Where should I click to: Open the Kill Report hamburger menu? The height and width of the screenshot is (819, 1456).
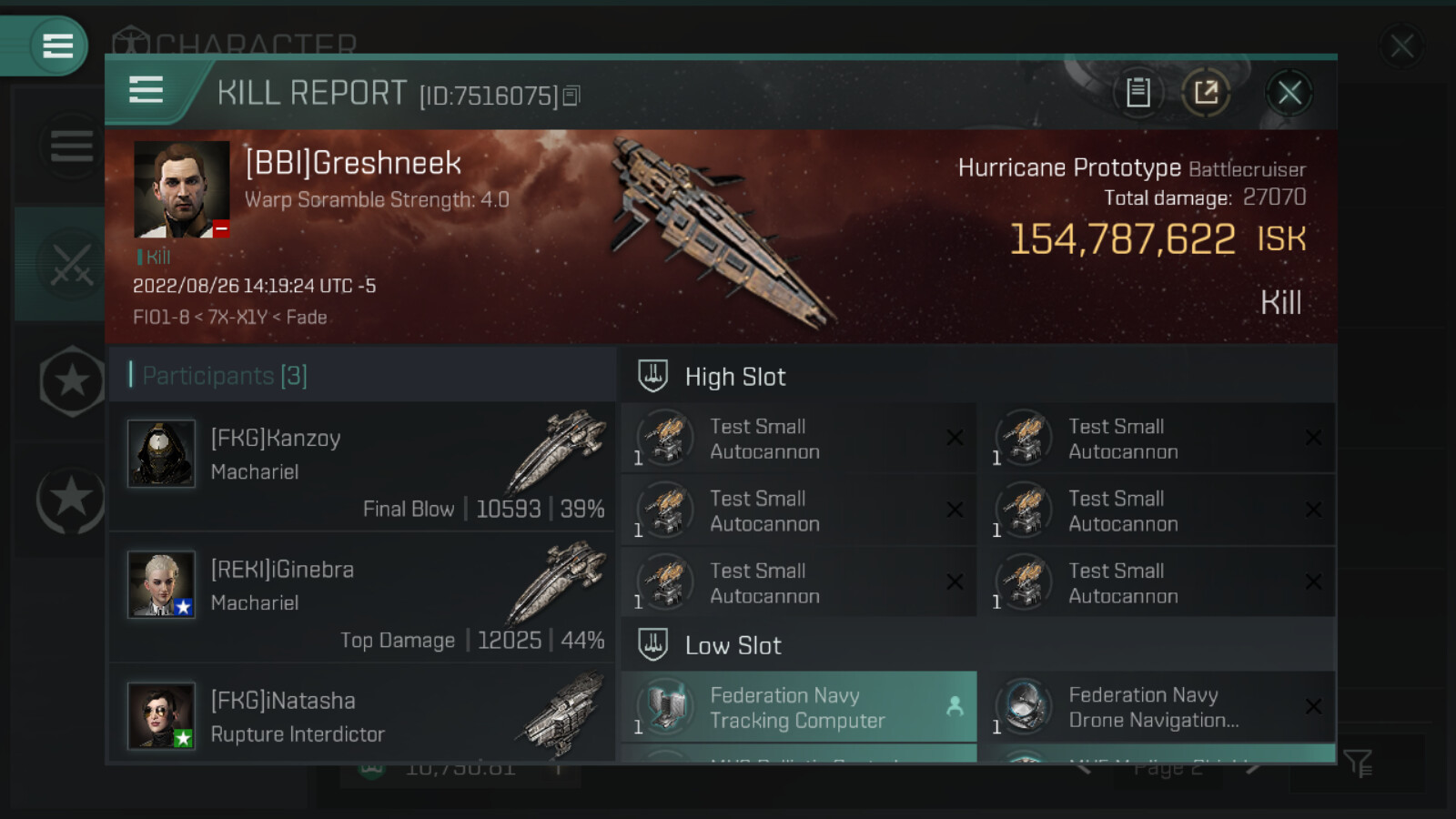147,91
